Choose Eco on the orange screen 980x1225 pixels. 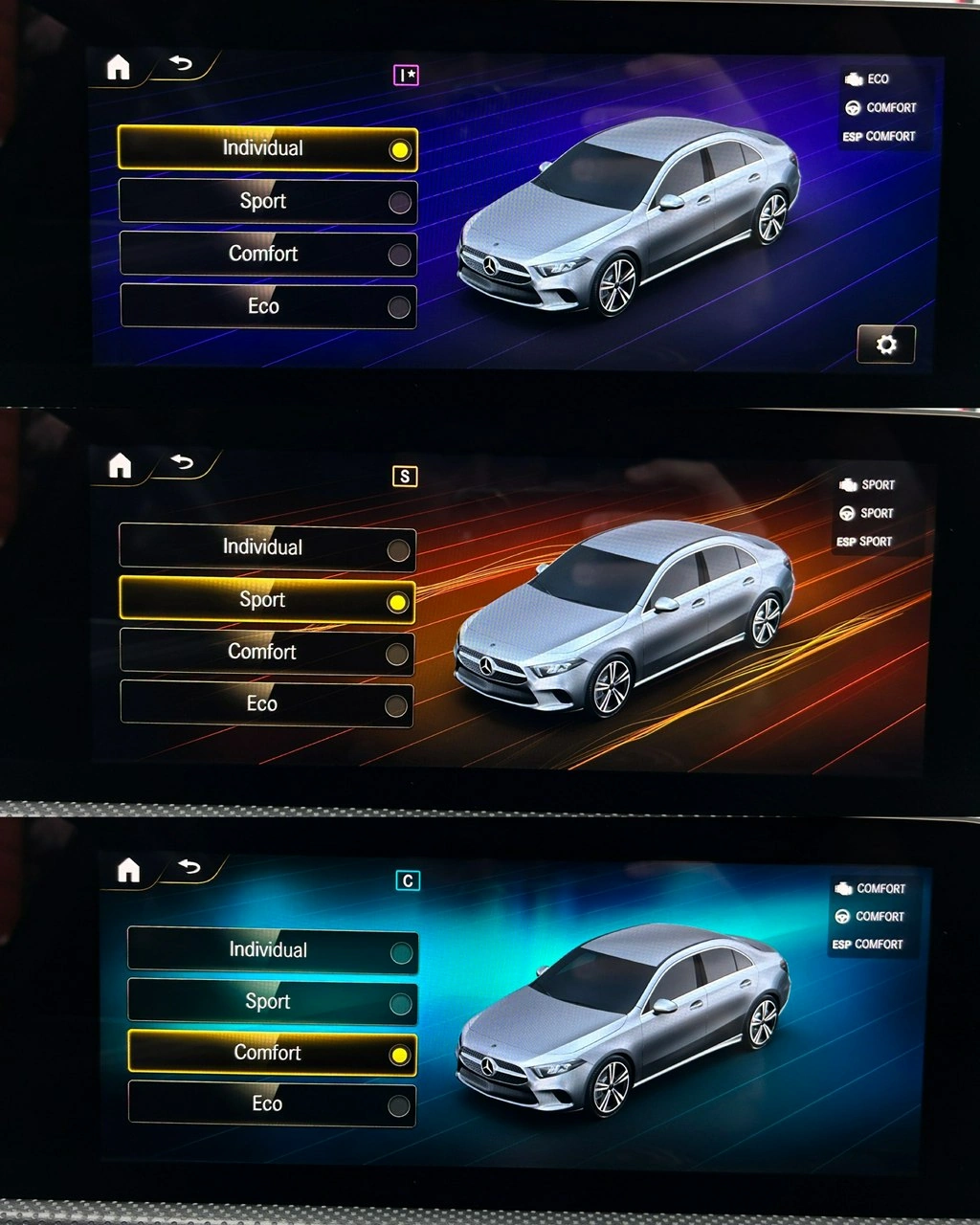tap(267, 704)
